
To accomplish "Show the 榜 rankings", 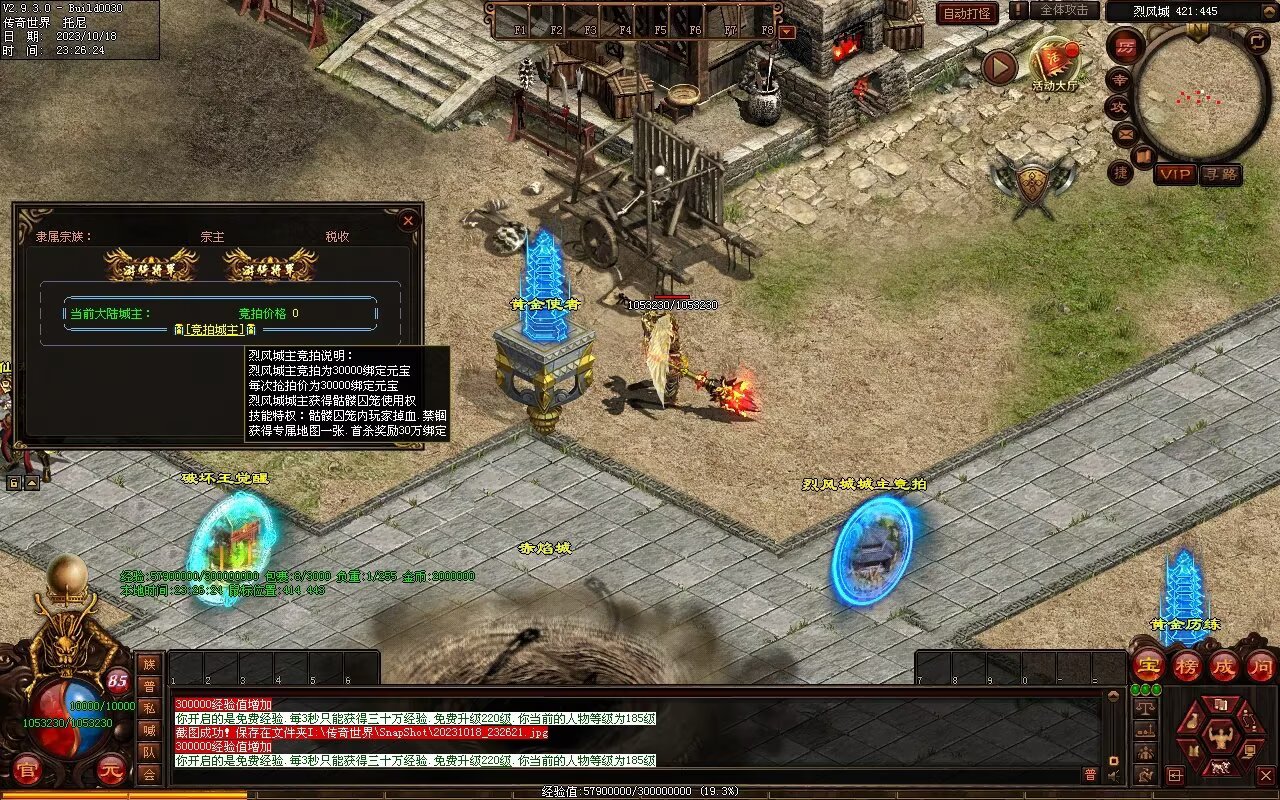I will 1186,665.
